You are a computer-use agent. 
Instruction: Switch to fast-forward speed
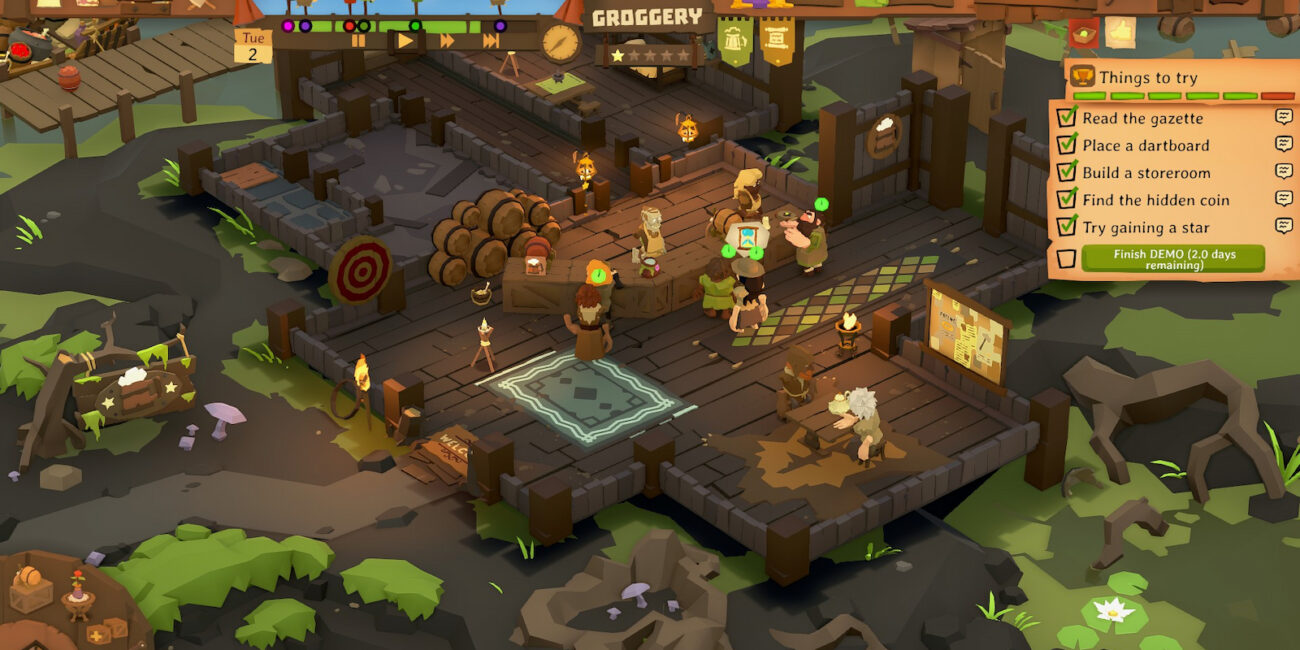pos(447,41)
